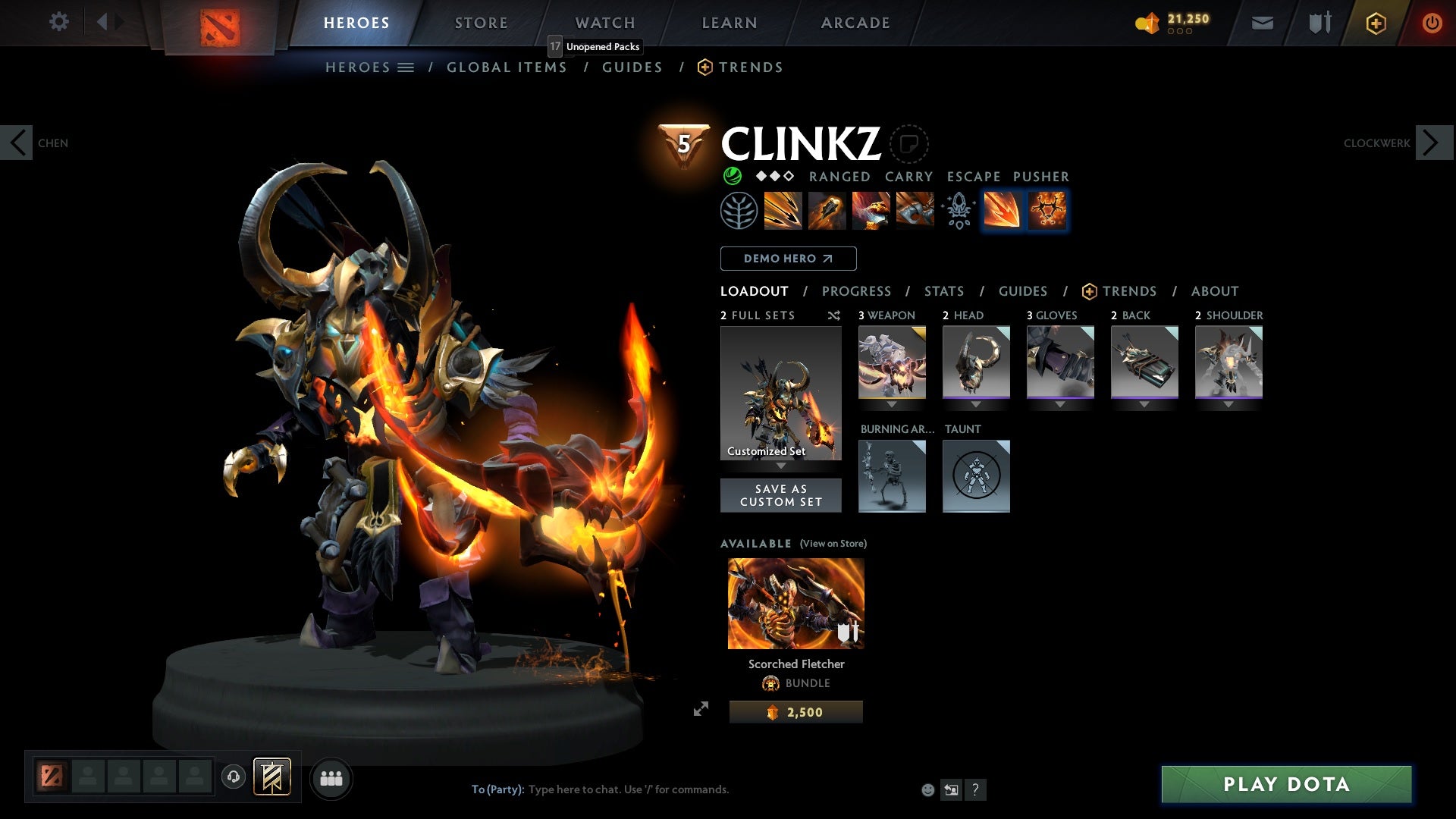Expand the Head slot dropdown arrow
The height and width of the screenshot is (819, 1456).
977,404
